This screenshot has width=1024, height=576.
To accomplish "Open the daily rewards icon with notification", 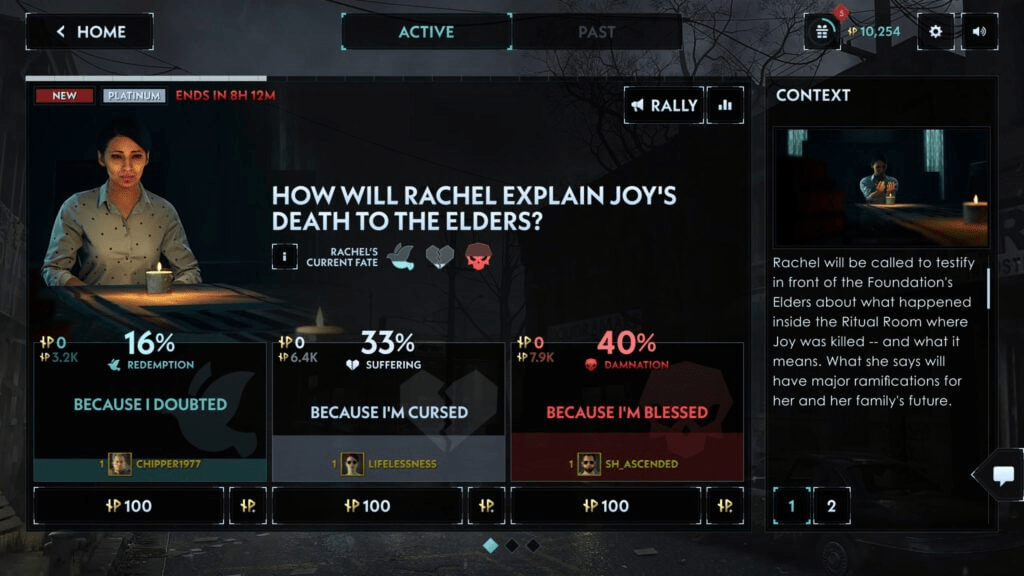I will coord(822,31).
